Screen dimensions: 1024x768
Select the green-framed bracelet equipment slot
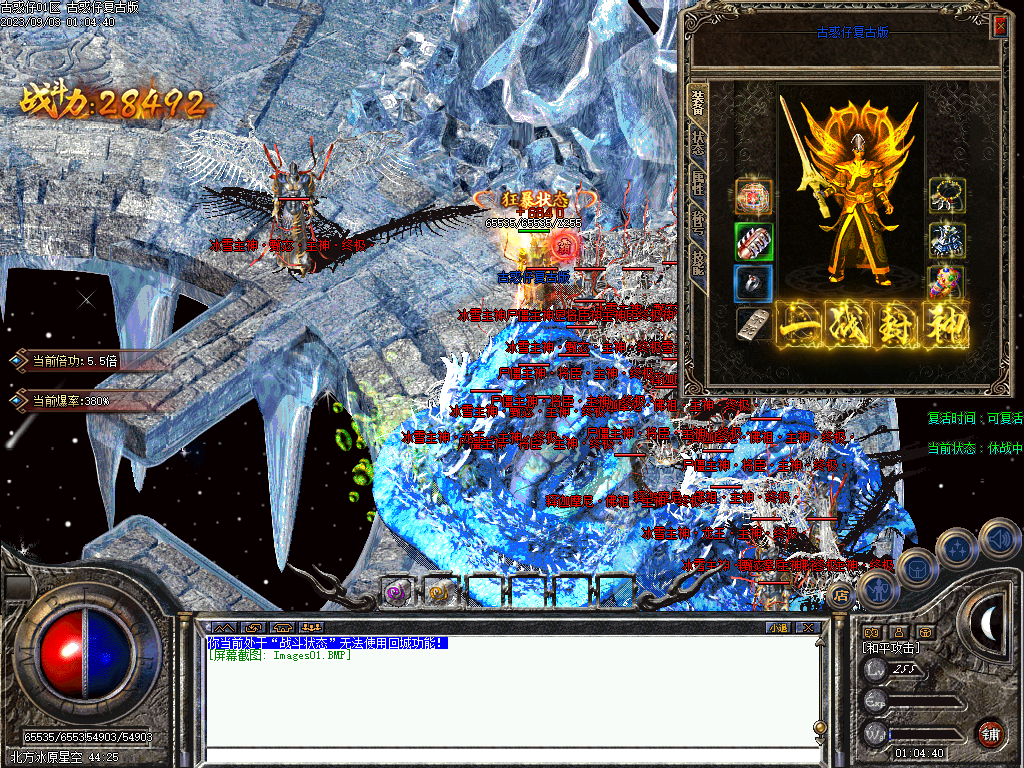(x=753, y=241)
